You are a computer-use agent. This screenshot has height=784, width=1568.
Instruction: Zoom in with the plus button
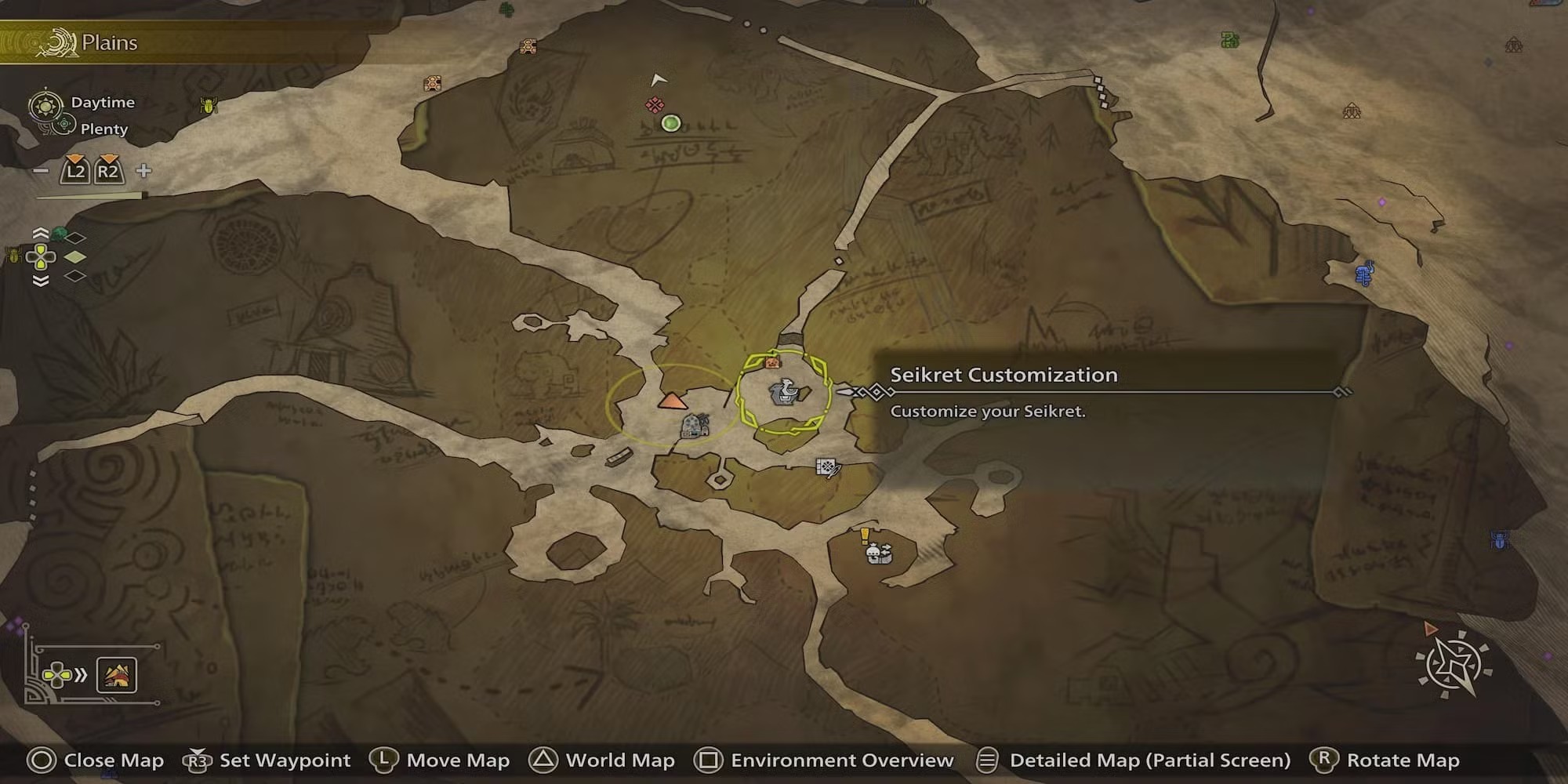click(x=143, y=171)
